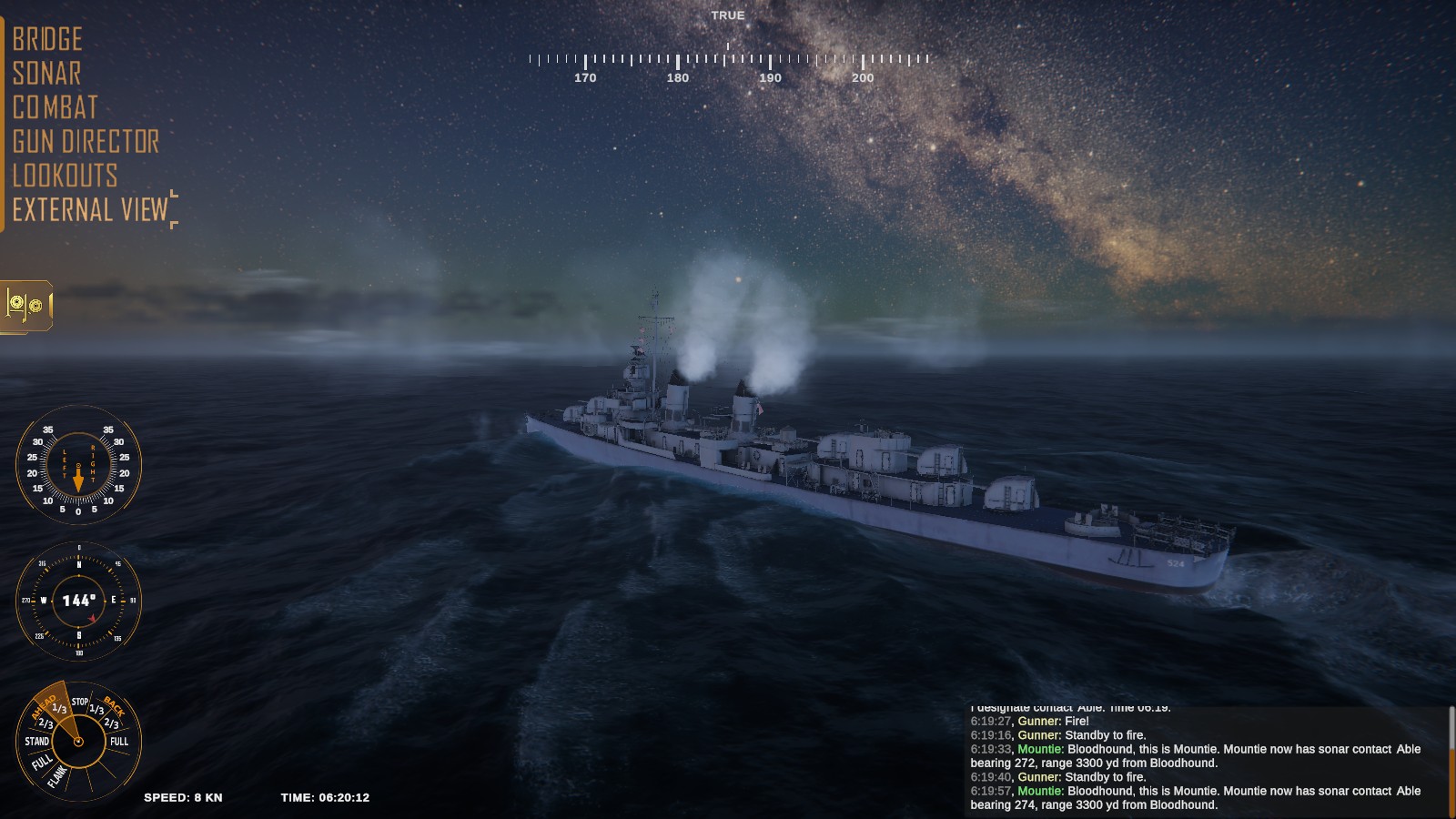Select the LOOKOUTS view
Screen dimensions: 1456x819
(x=64, y=175)
